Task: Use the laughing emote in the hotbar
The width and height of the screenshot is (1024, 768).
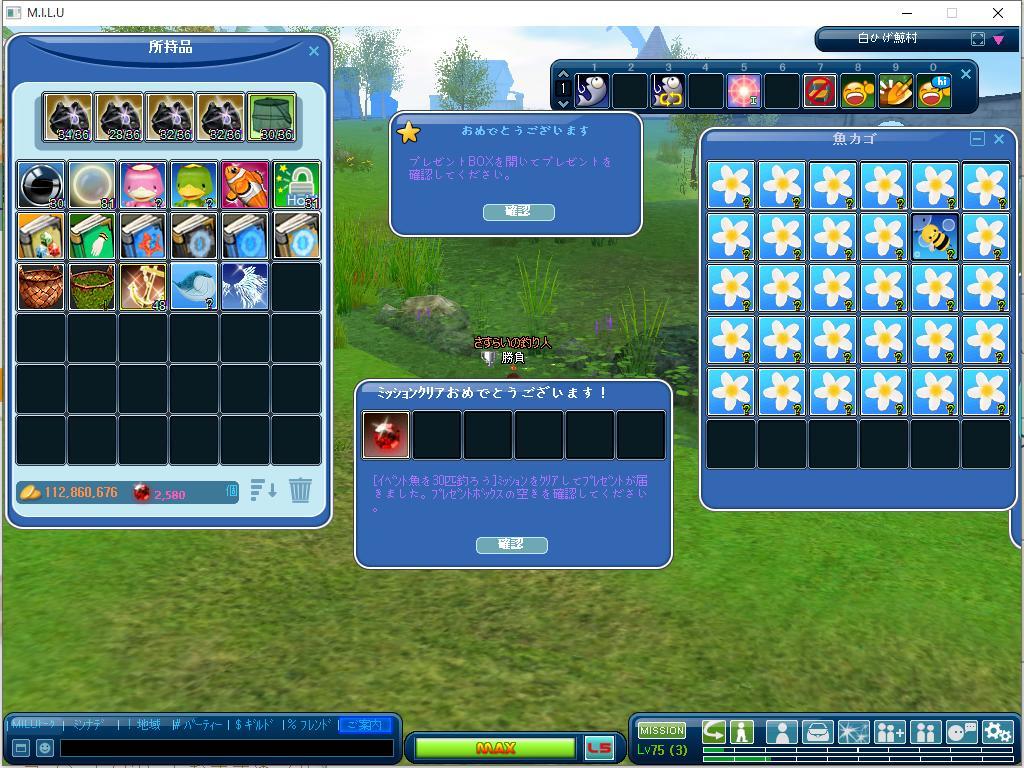Action: tap(858, 92)
